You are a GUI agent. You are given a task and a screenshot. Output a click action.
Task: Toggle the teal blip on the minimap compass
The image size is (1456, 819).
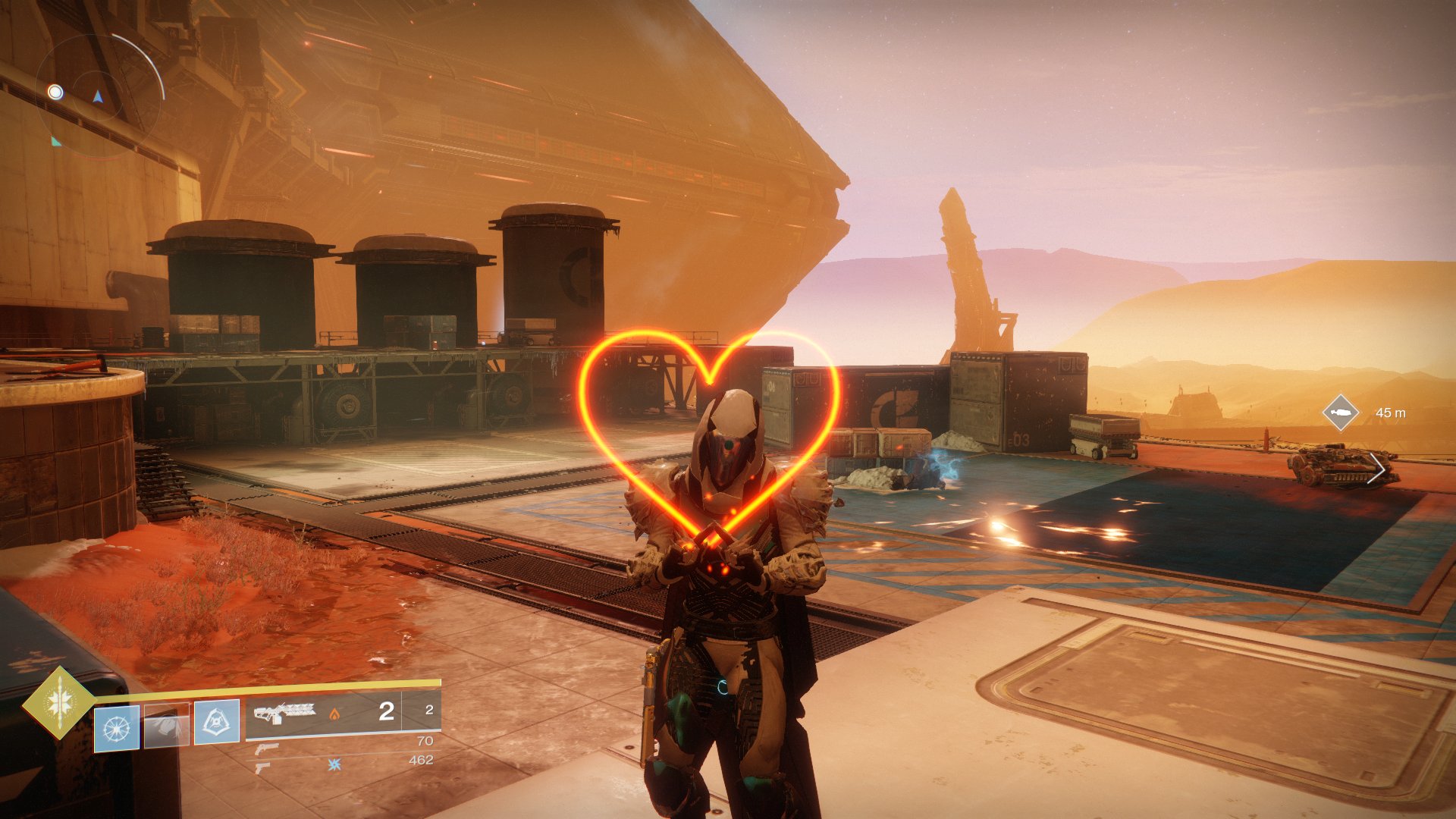coord(55,142)
